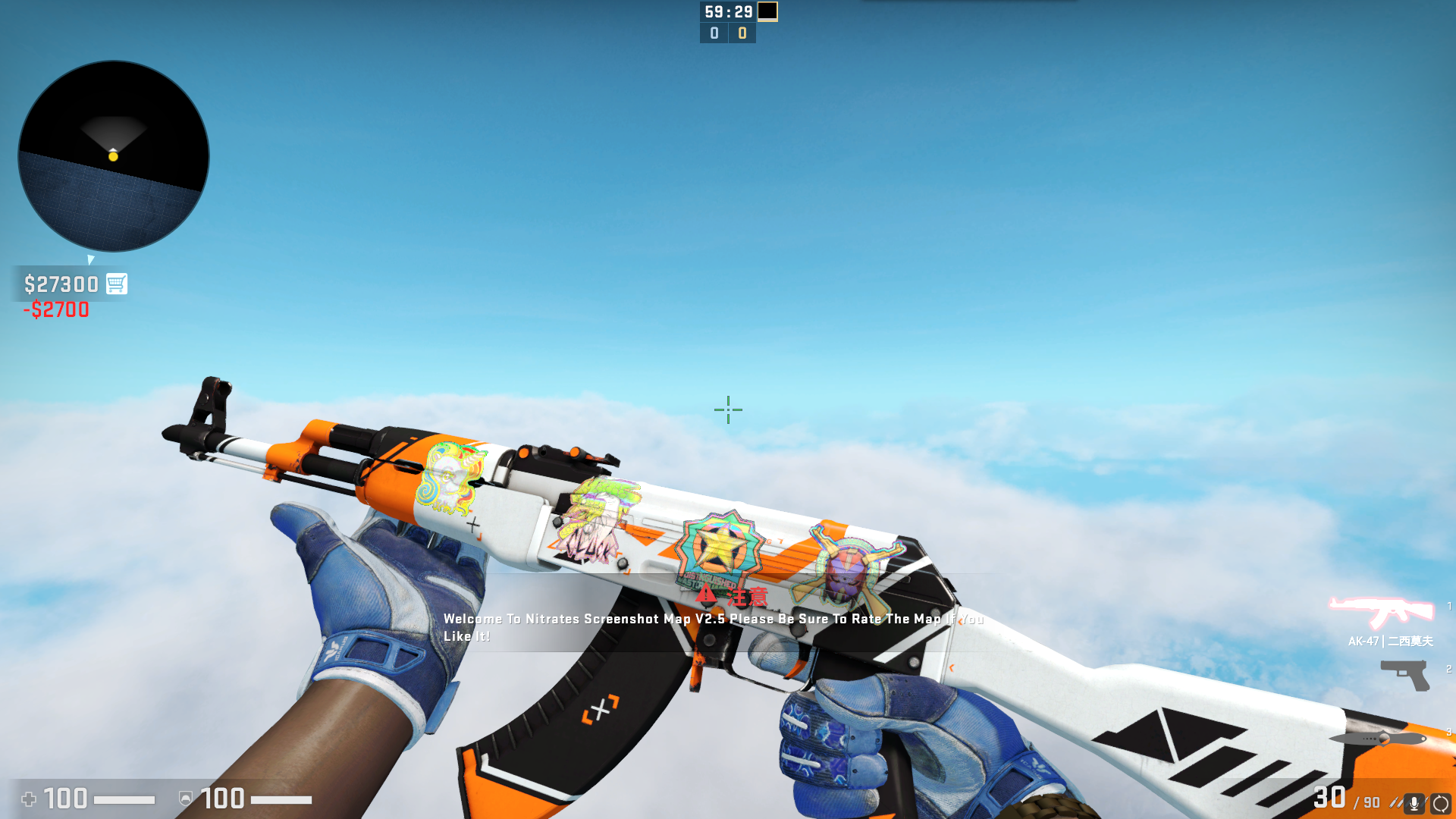Click the circular ammo refill icon

pos(1443,801)
